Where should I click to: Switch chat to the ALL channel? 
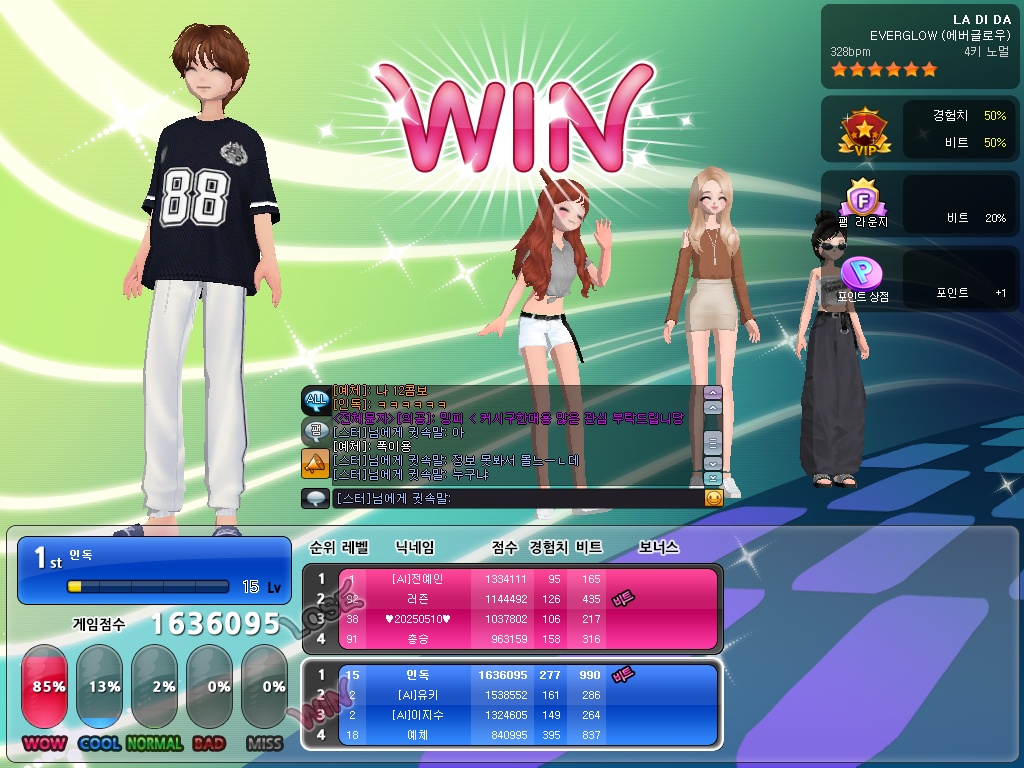coord(316,400)
